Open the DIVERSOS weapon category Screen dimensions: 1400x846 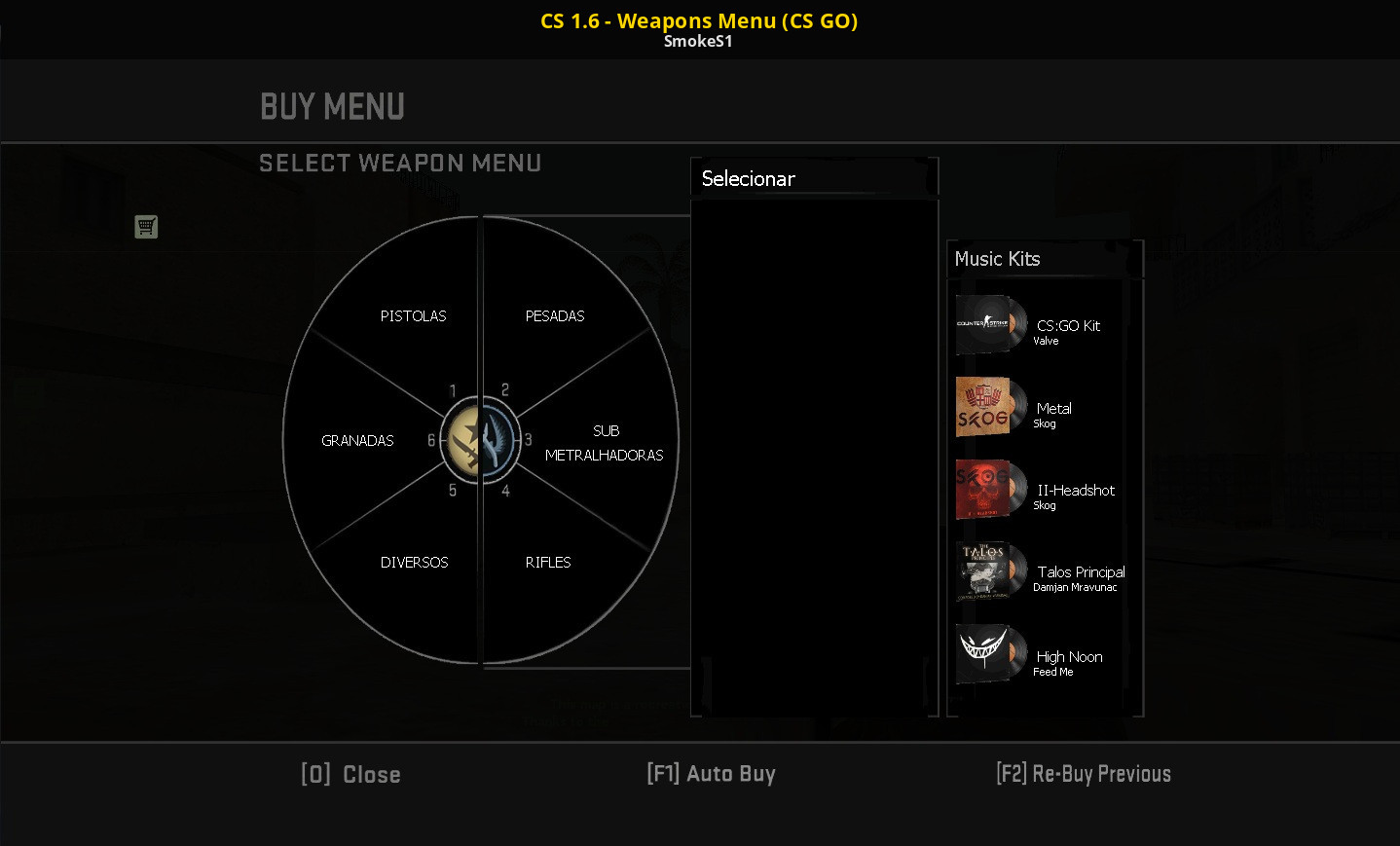pos(414,562)
